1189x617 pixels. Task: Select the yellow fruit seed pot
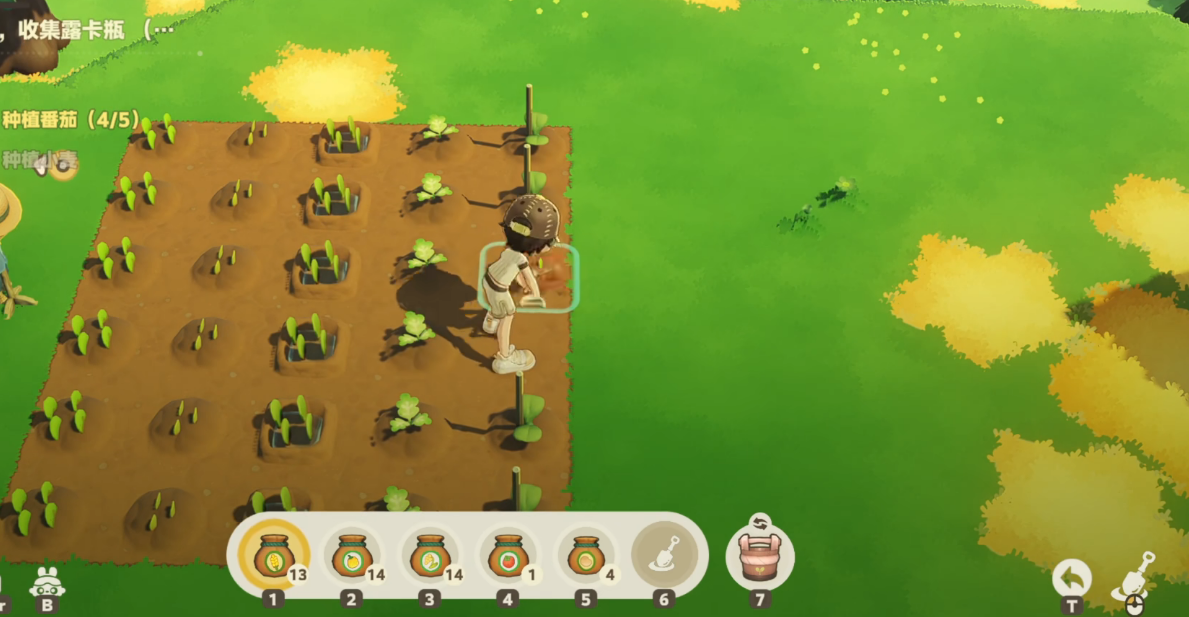(351, 556)
